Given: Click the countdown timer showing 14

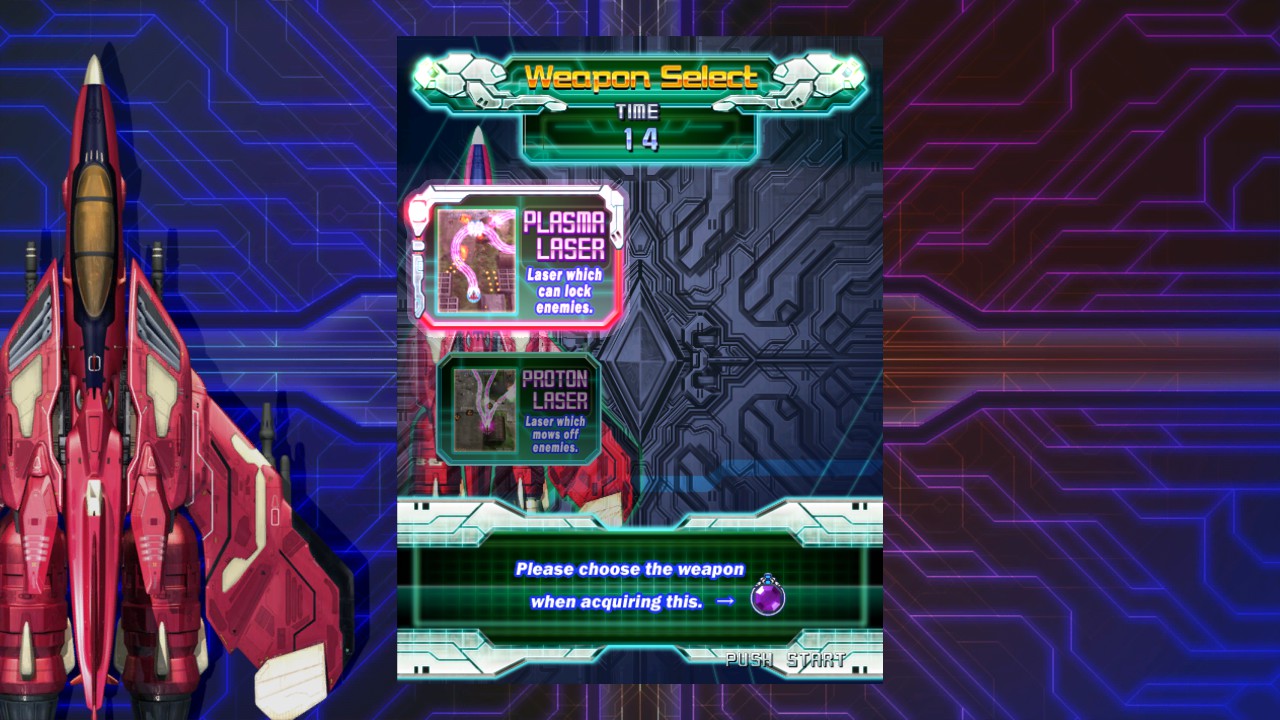Looking at the screenshot, I should coord(642,141).
